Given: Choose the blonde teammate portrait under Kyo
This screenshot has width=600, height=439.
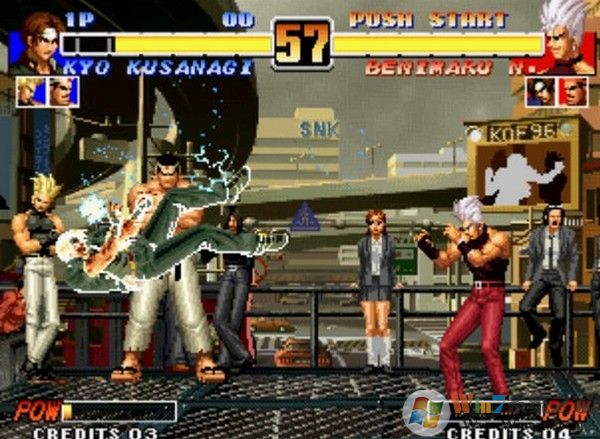Looking at the screenshot, I should tap(30, 91).
